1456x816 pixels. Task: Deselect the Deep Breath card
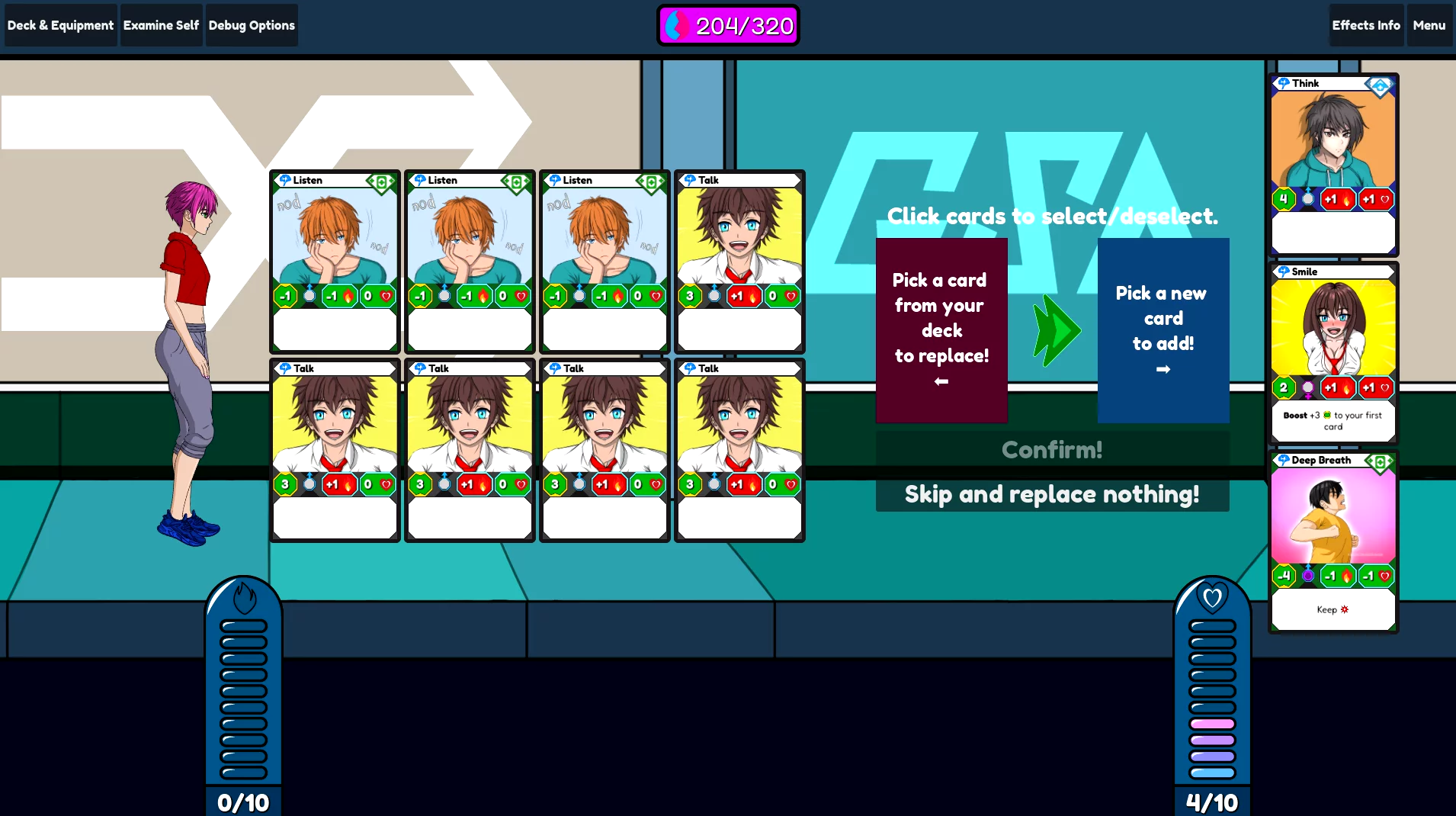click(1333, 526)
